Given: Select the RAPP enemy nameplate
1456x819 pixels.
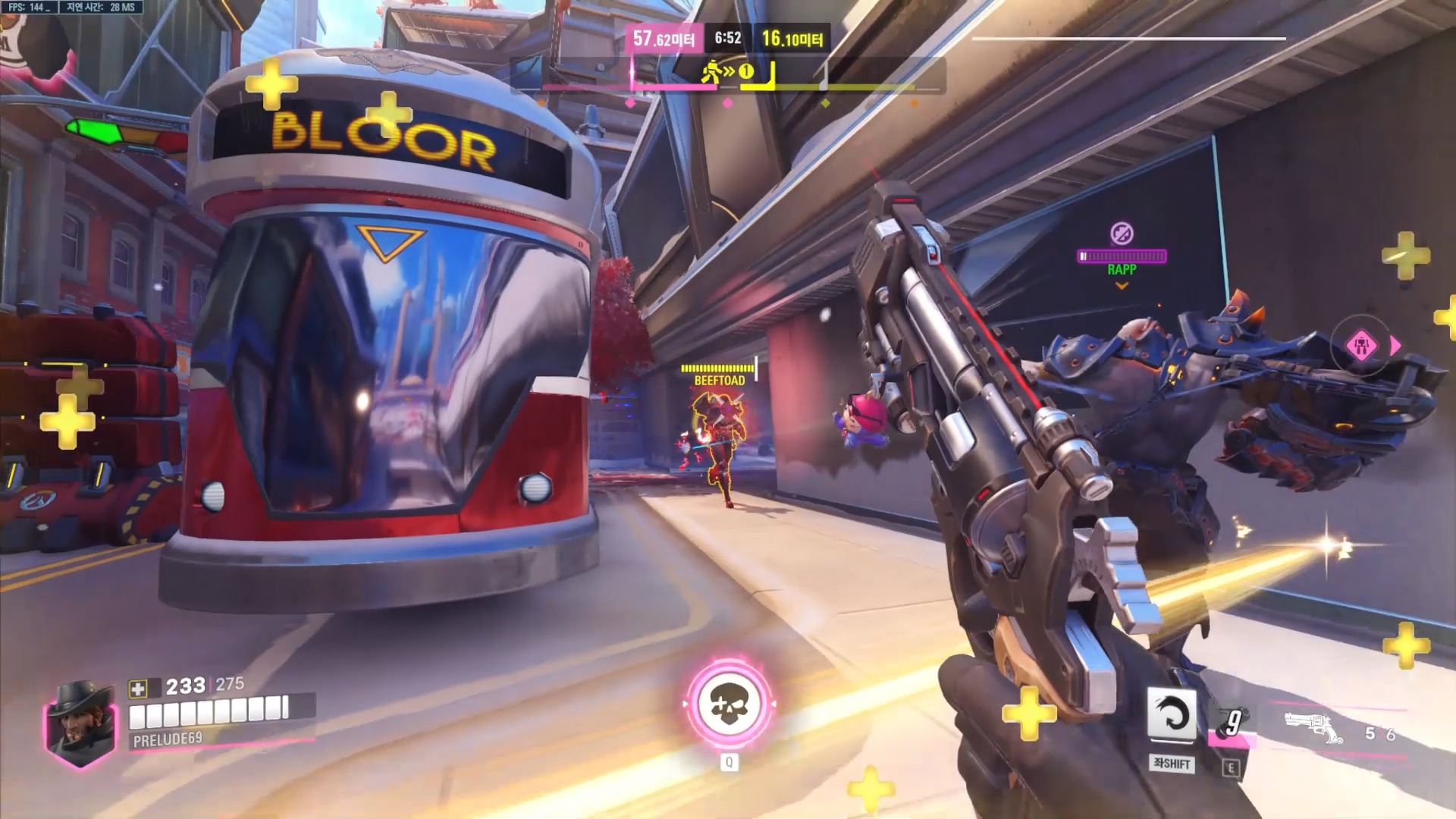Looking at the screenshot, I should tap(1122, 269).
